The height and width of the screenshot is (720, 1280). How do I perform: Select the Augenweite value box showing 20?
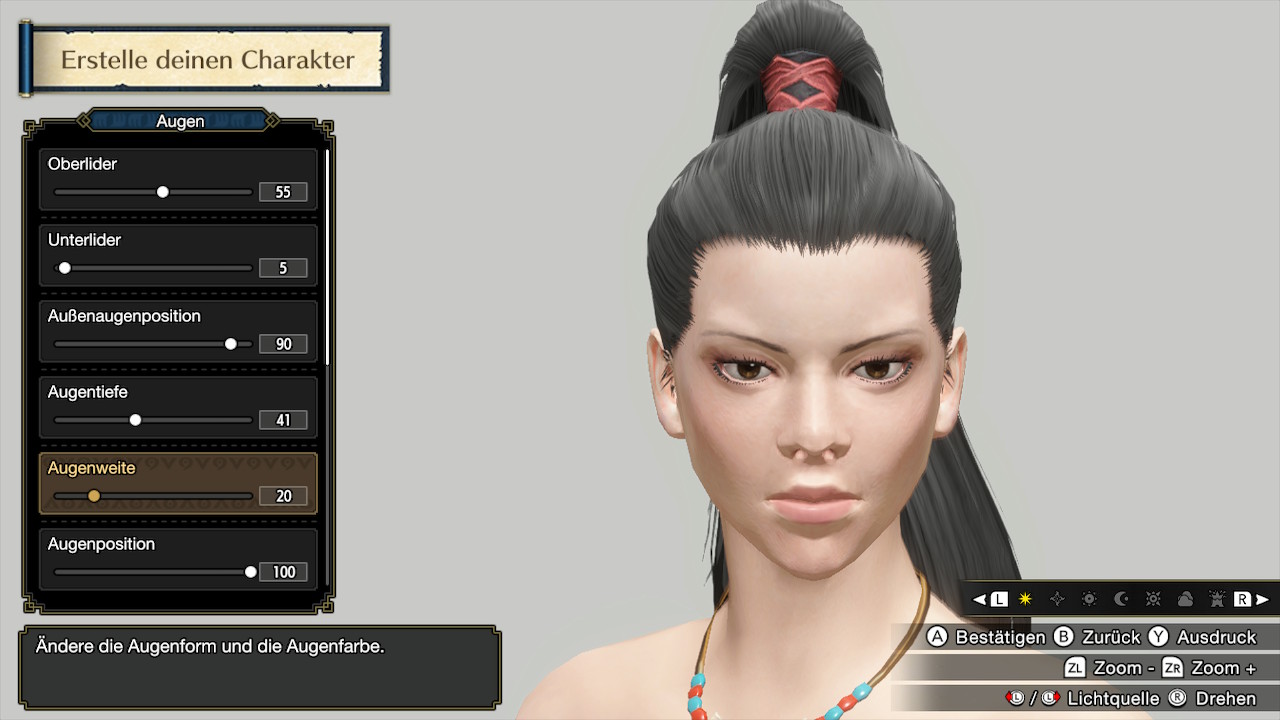pyautogui.click(x=283, y=496)
